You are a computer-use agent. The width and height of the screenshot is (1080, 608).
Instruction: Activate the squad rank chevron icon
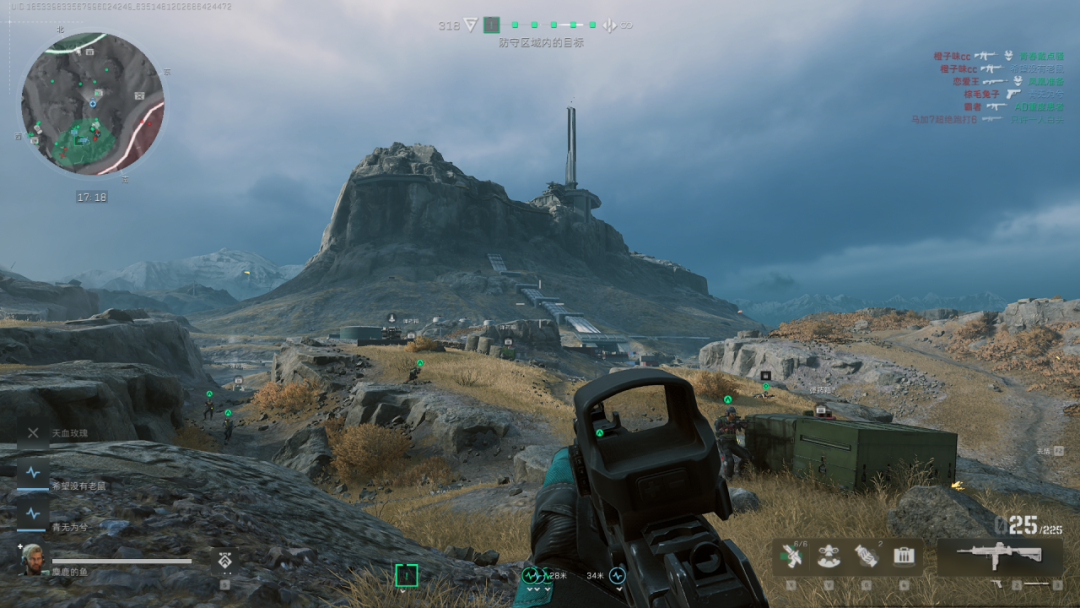point(226,560)
